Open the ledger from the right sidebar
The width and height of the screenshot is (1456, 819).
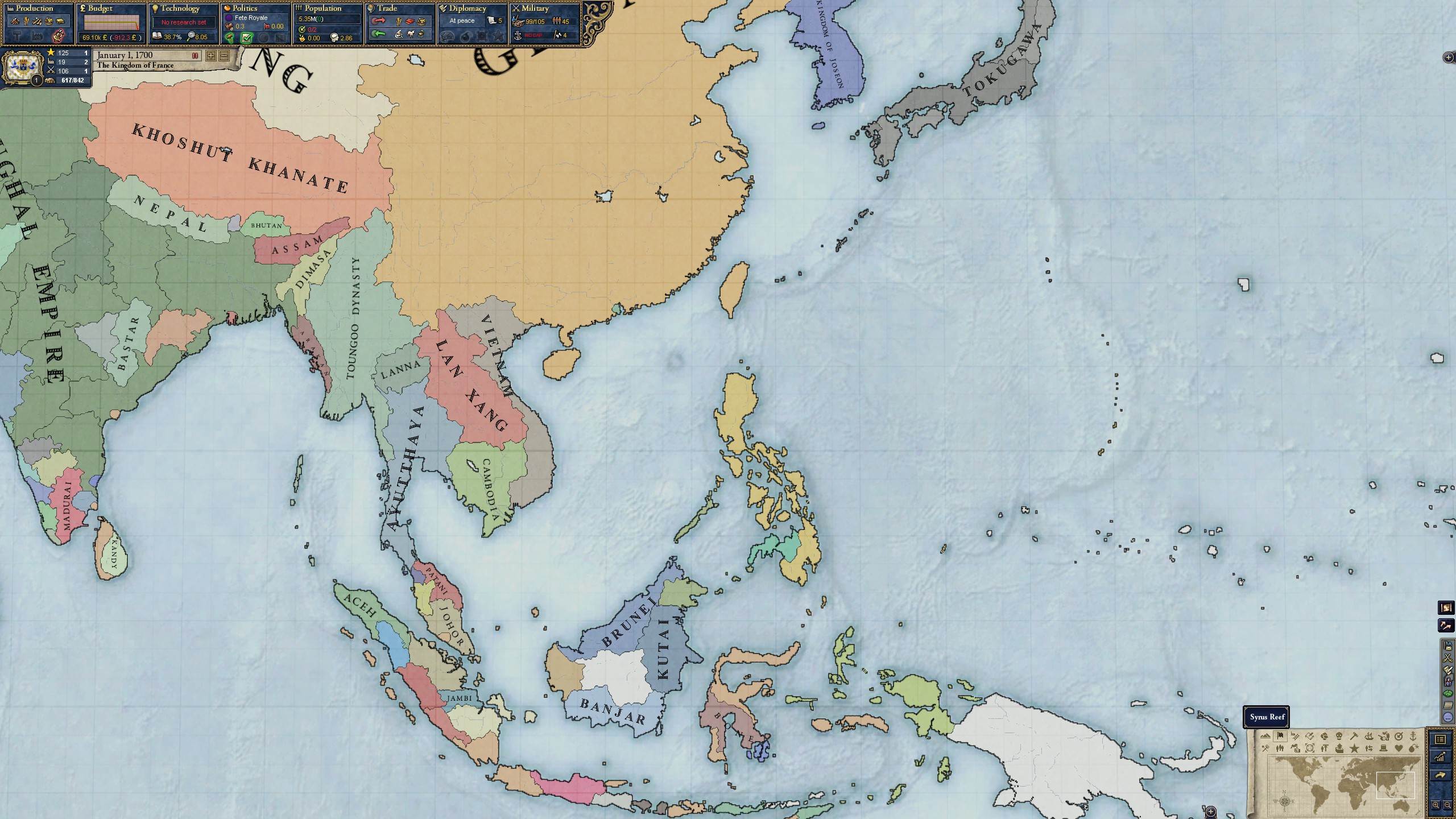[1441, 739]
